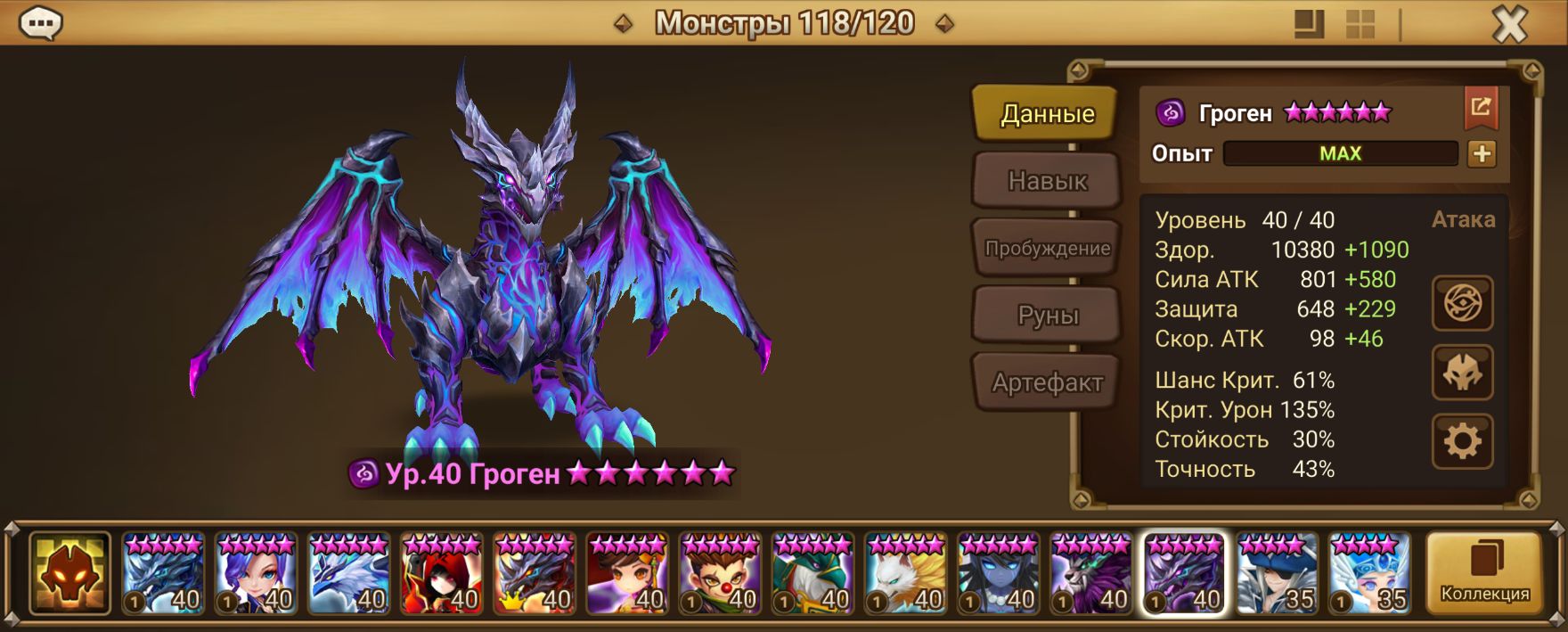Click the horned mask icon button
Screen dimensions: 1568x632
pyautogui.click(x=1462, y=373)
